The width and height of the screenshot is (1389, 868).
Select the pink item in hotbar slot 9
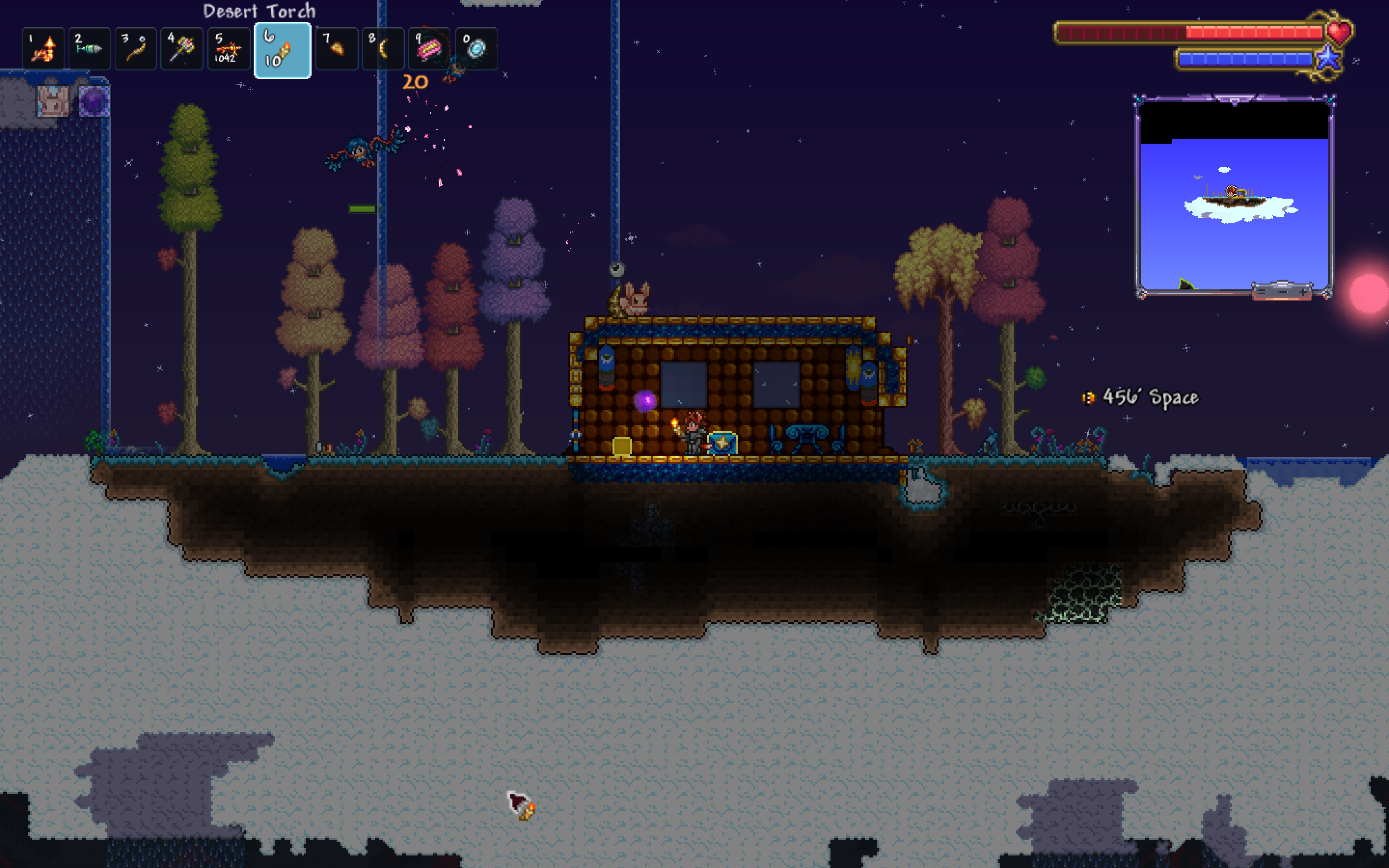coord(429,49)
